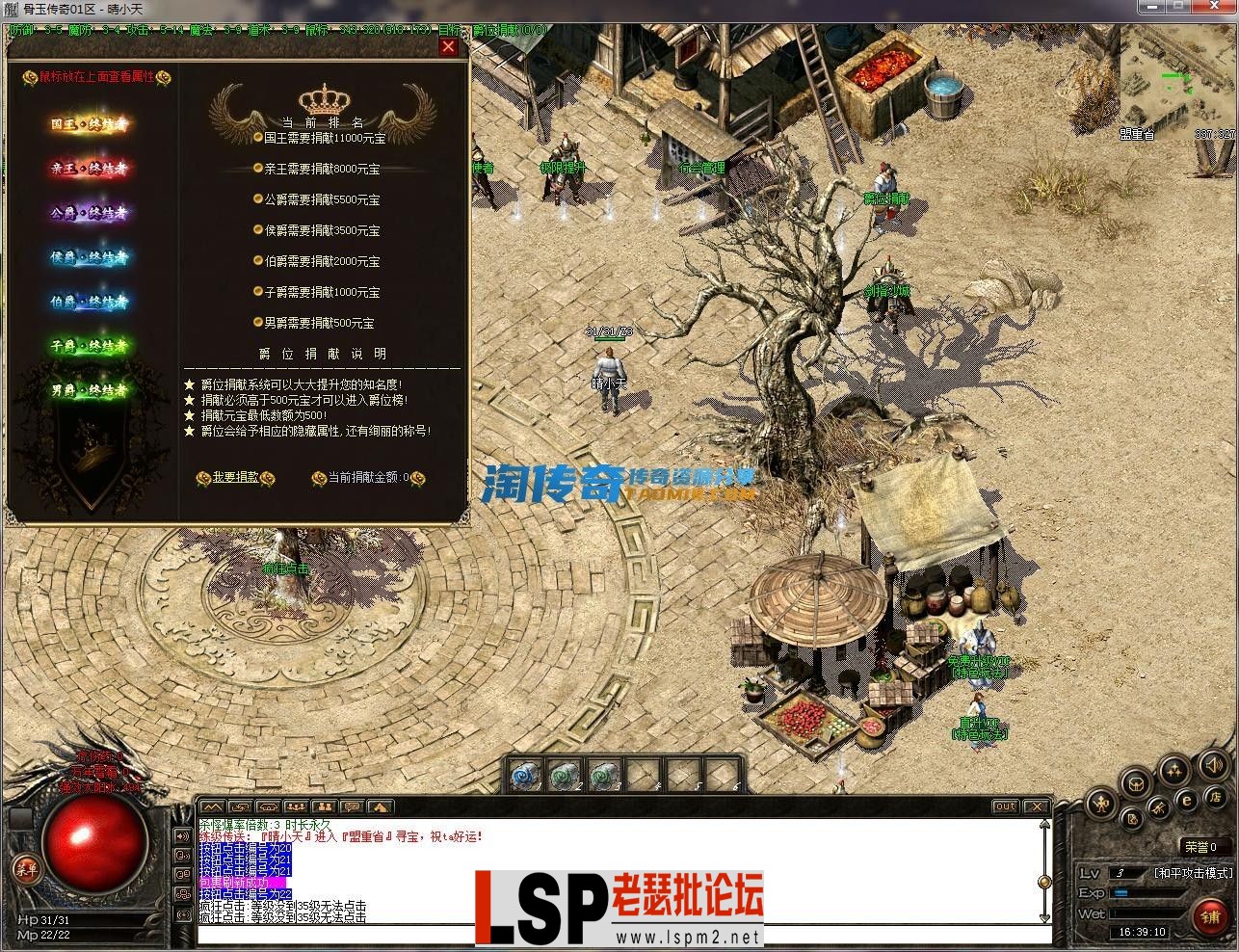Click the chat bubble icon on the toolbar
Screen dimensions: 1239x952
352,806
